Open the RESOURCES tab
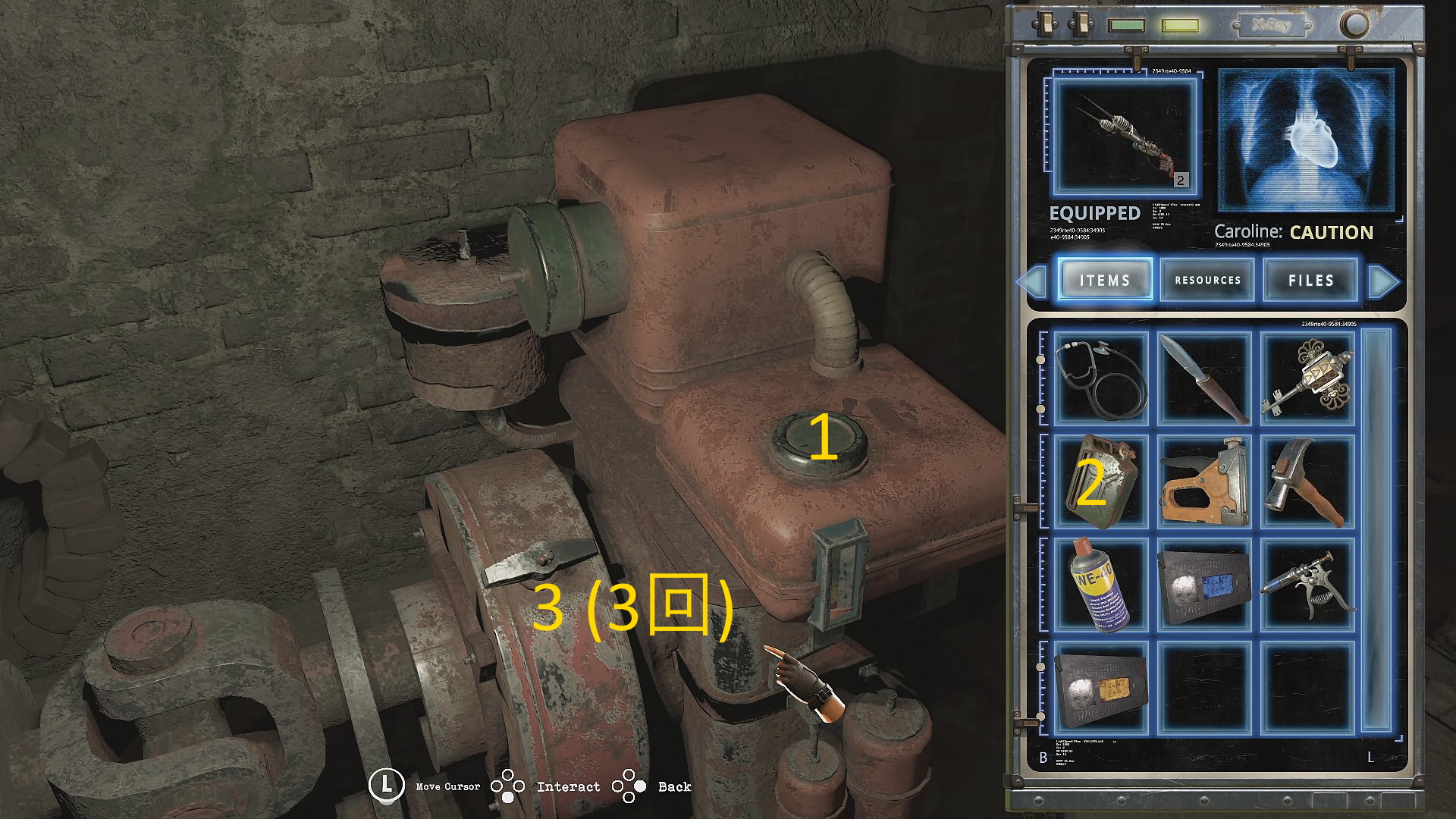 1207,280
